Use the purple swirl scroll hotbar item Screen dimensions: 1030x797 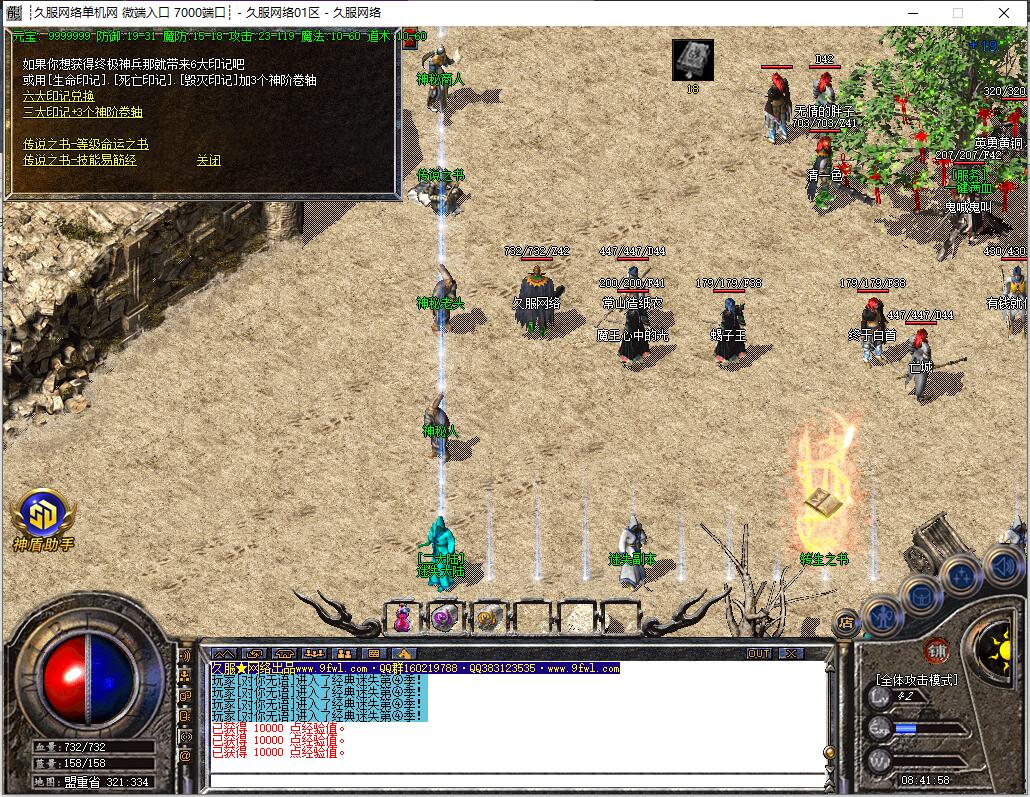point(444,618)
